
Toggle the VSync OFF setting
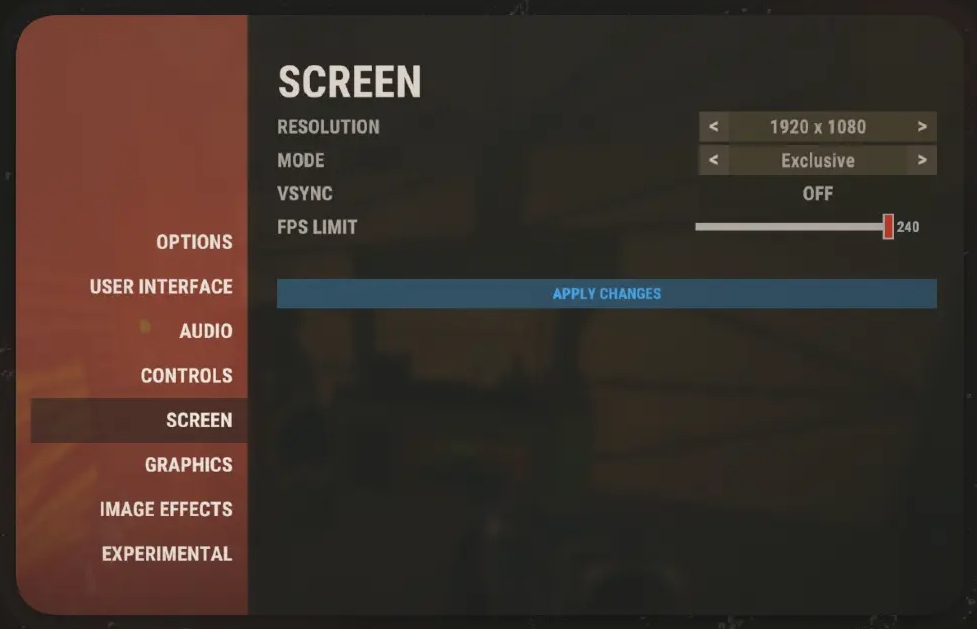coord(817,194)
